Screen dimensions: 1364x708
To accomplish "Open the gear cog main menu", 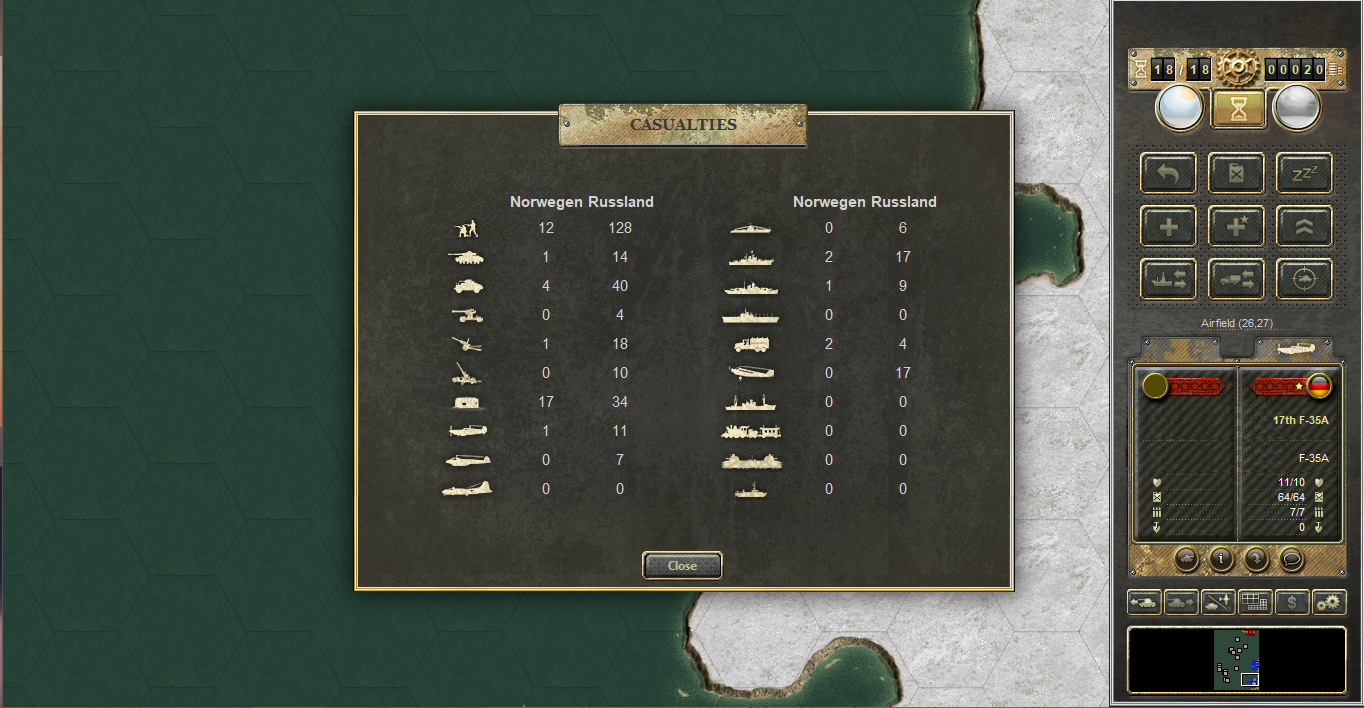I will (x=1237, y=68).
